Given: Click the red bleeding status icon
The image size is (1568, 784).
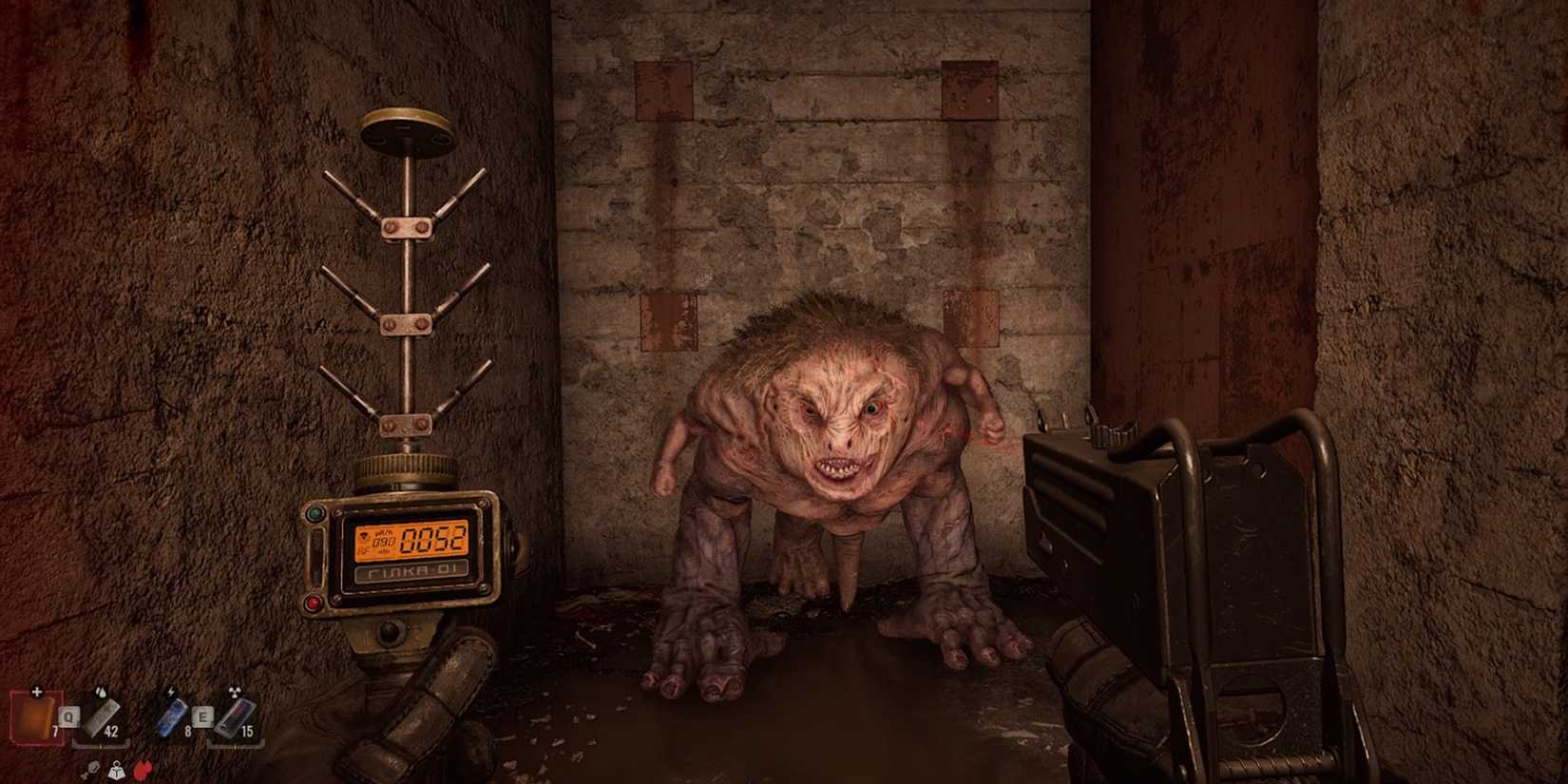Looking at the screenshot, I should click(x=141, y=771).
